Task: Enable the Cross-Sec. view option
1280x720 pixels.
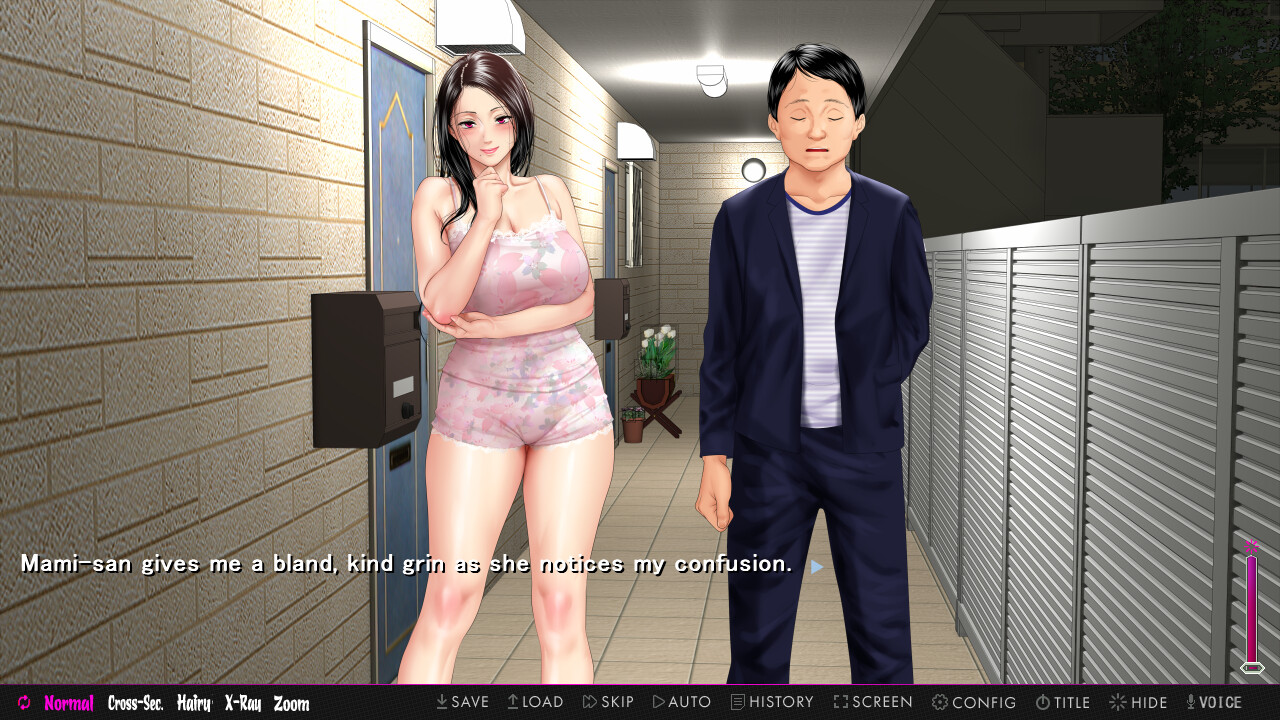Action: (135, 703)
